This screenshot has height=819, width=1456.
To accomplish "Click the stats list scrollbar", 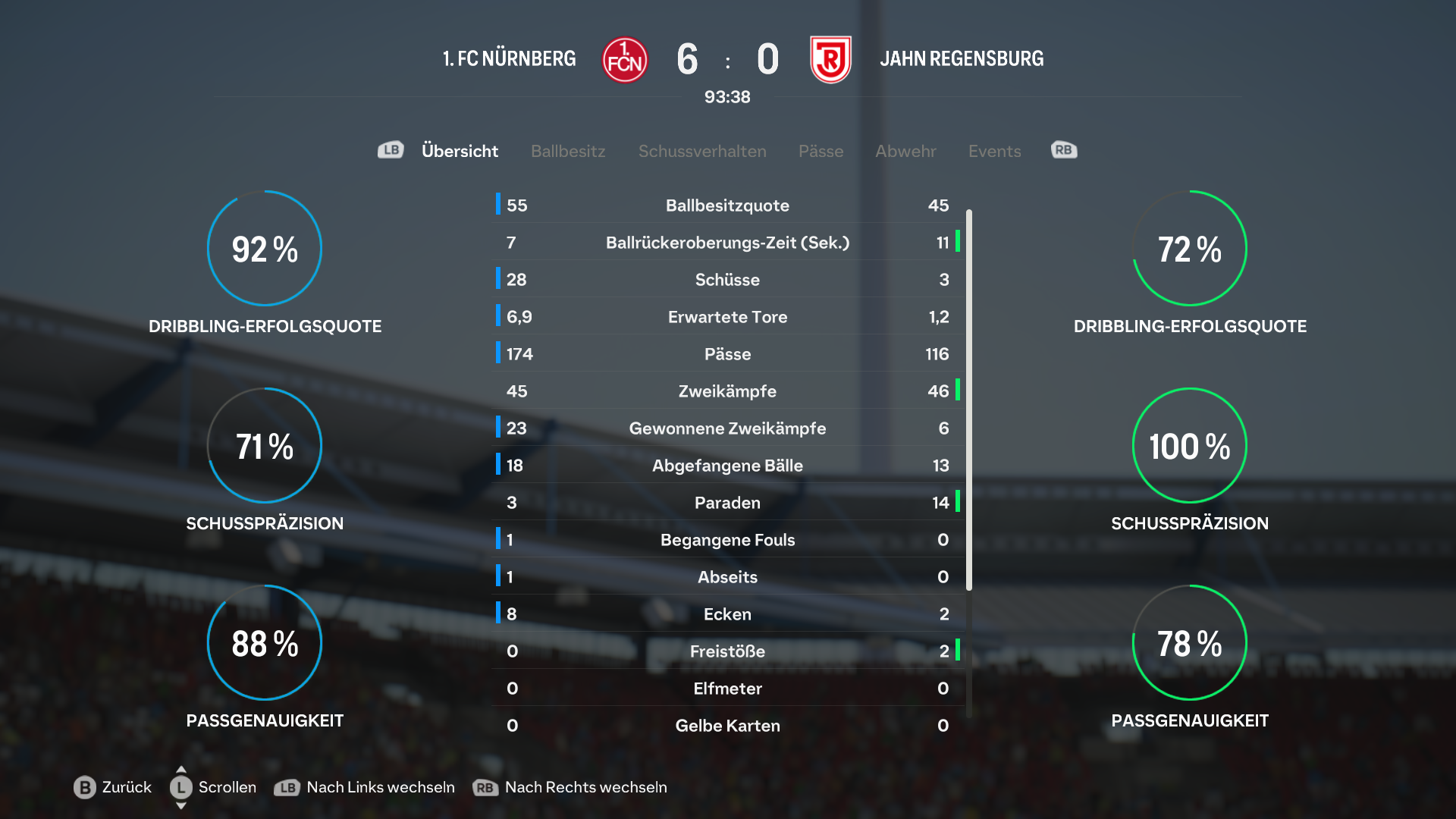I will click(x=968, y=400).
